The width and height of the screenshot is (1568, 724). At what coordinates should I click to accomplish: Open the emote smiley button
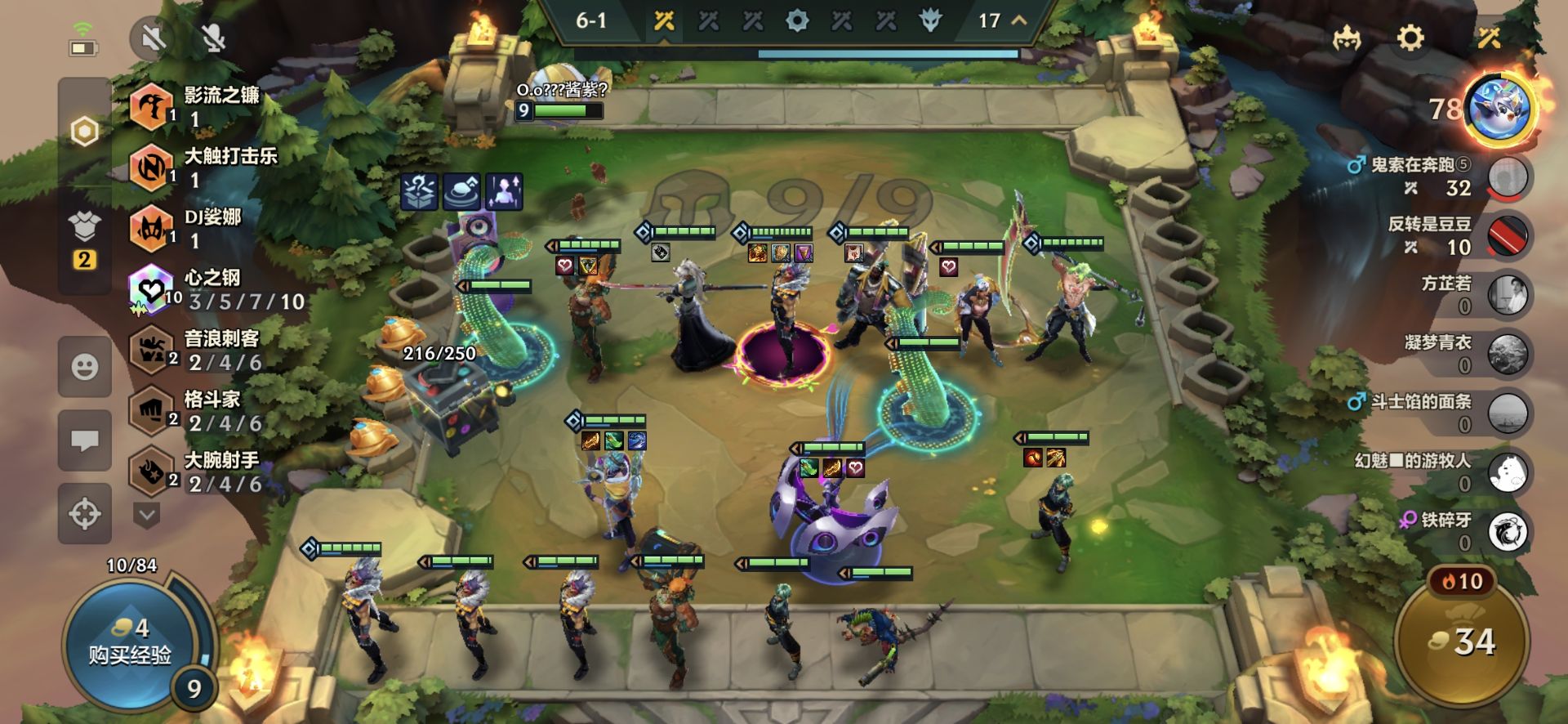[x=85, y=366]
